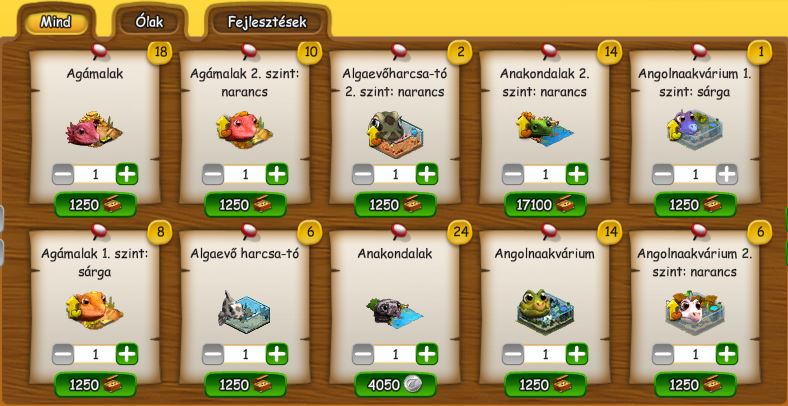Add one more Anakondalak 2. szint
788x406 pixels.
[577, 174]
